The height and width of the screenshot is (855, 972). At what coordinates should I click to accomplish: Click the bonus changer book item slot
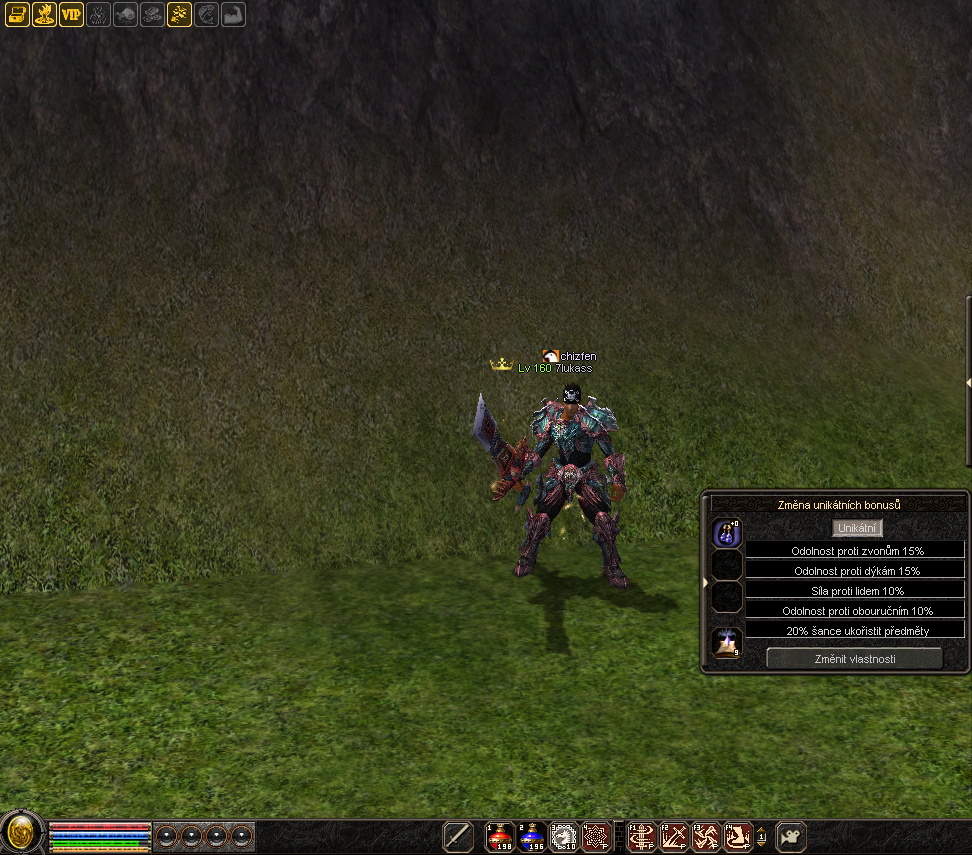(x=727, y=643)
